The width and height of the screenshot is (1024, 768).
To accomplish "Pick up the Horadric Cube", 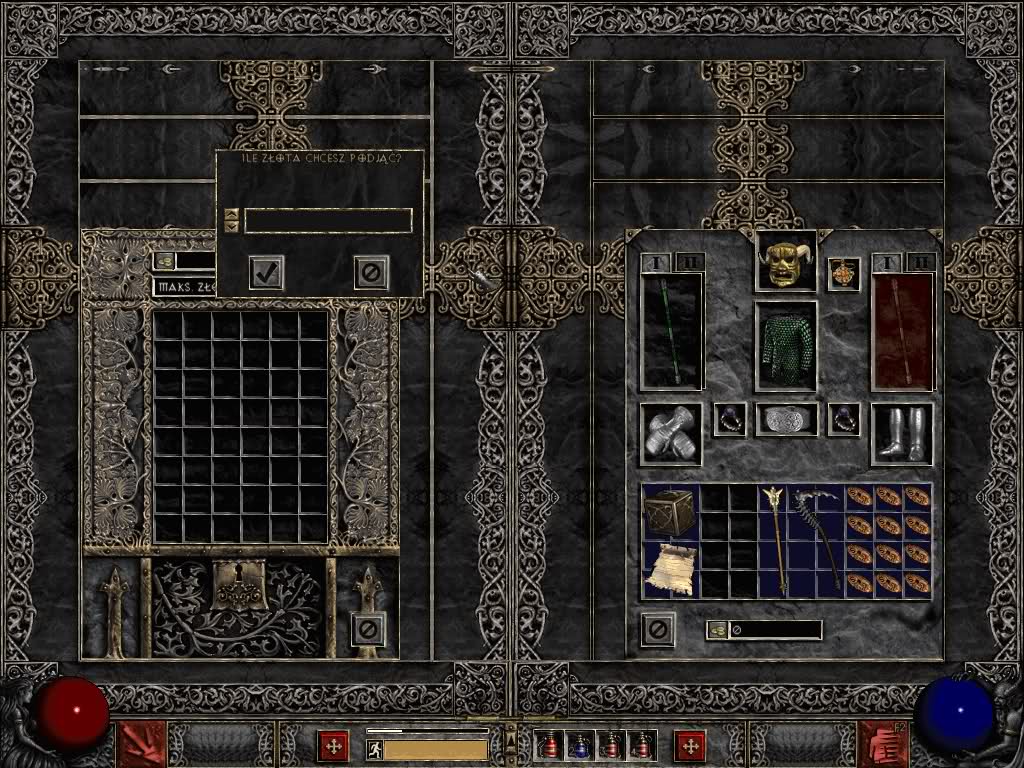I will 671,513.
